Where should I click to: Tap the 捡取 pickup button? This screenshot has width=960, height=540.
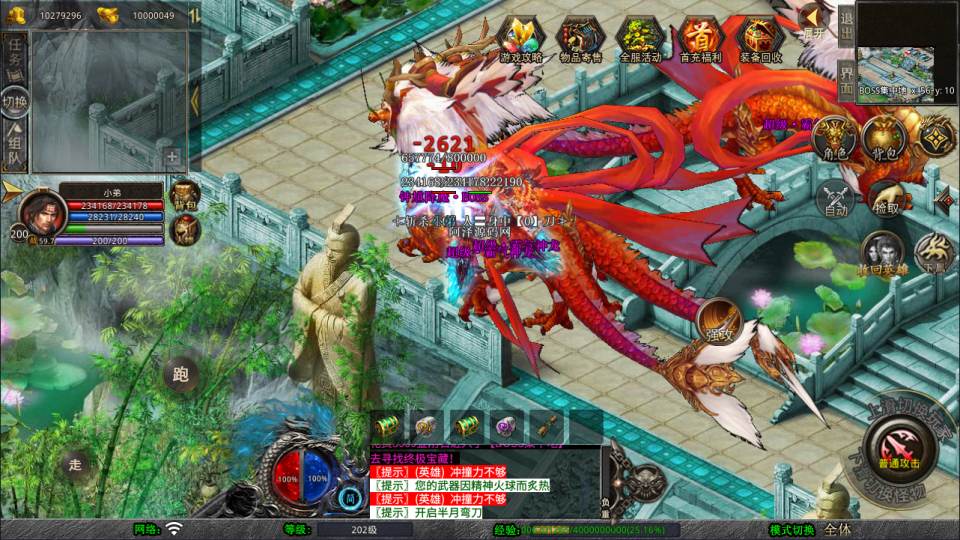(885, 198)
